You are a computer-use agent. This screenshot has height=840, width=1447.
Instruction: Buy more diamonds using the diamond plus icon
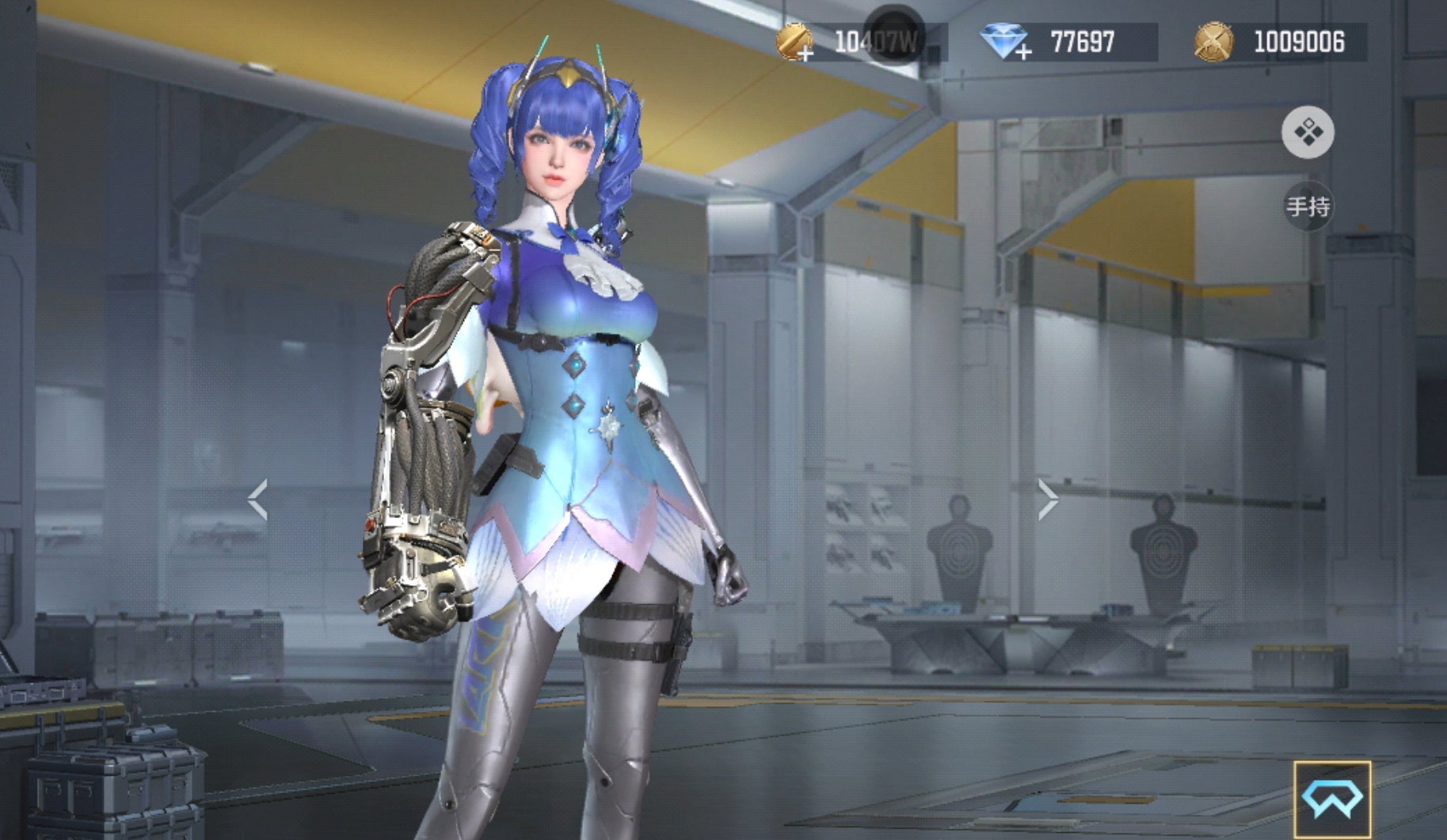tap(1005, 43)
